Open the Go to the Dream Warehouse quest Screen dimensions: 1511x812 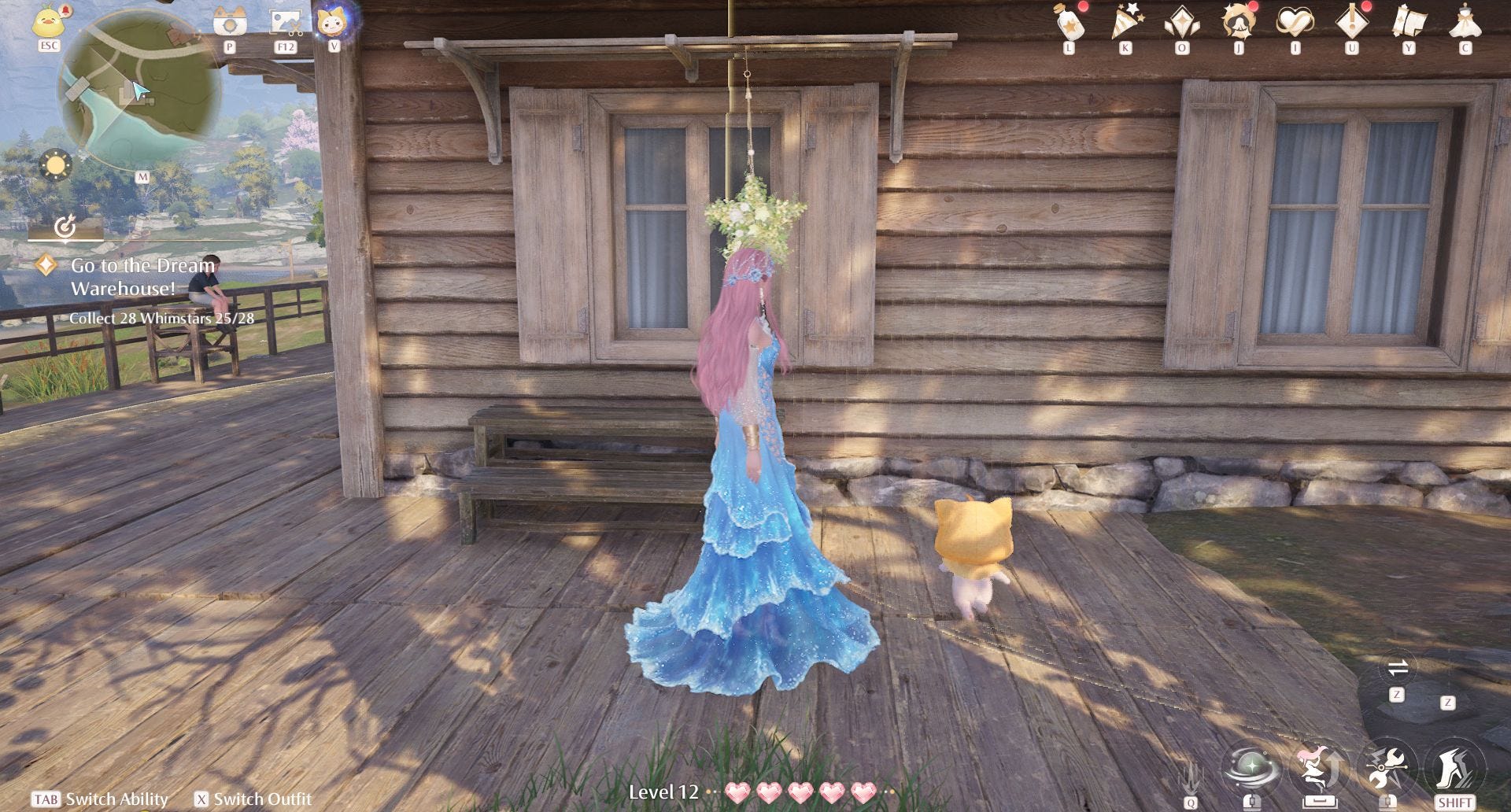pos(142,276)
